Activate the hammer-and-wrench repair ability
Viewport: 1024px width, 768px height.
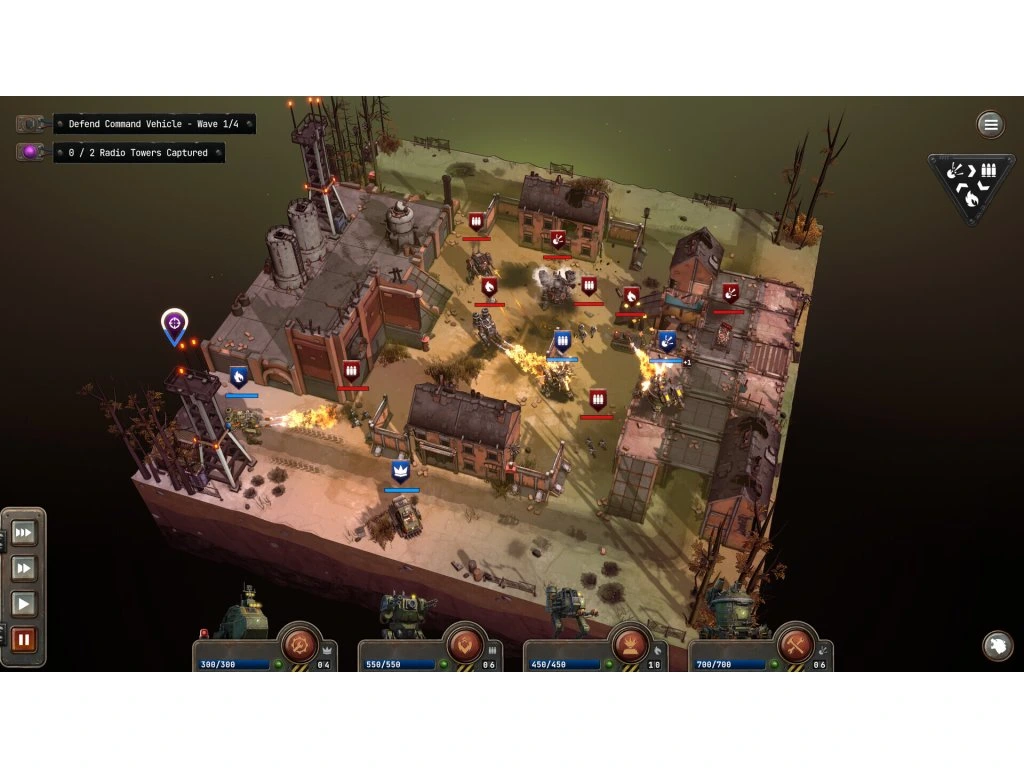point(795,641)
